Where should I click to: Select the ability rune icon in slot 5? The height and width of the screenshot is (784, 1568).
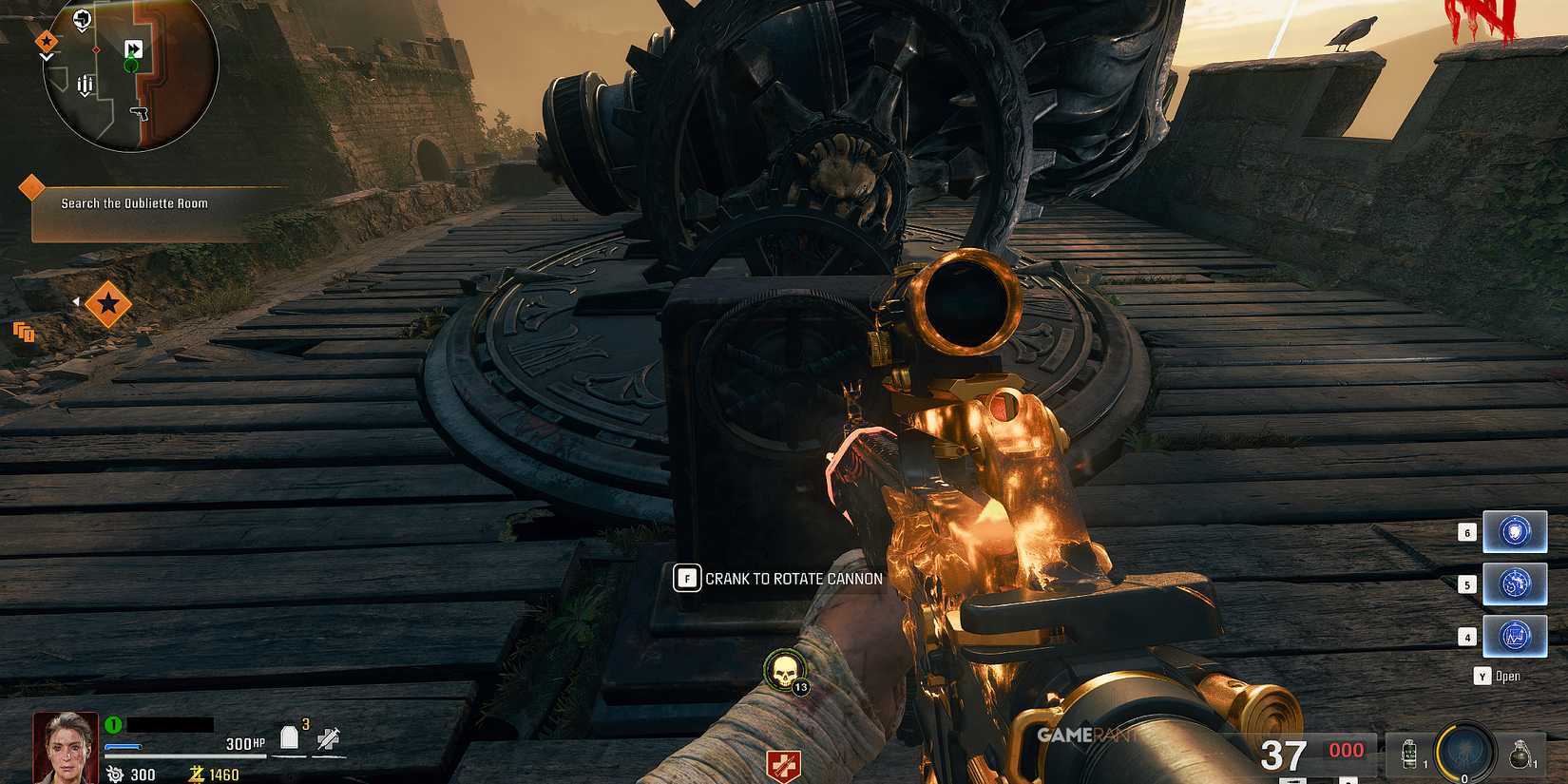[1515, 583]
